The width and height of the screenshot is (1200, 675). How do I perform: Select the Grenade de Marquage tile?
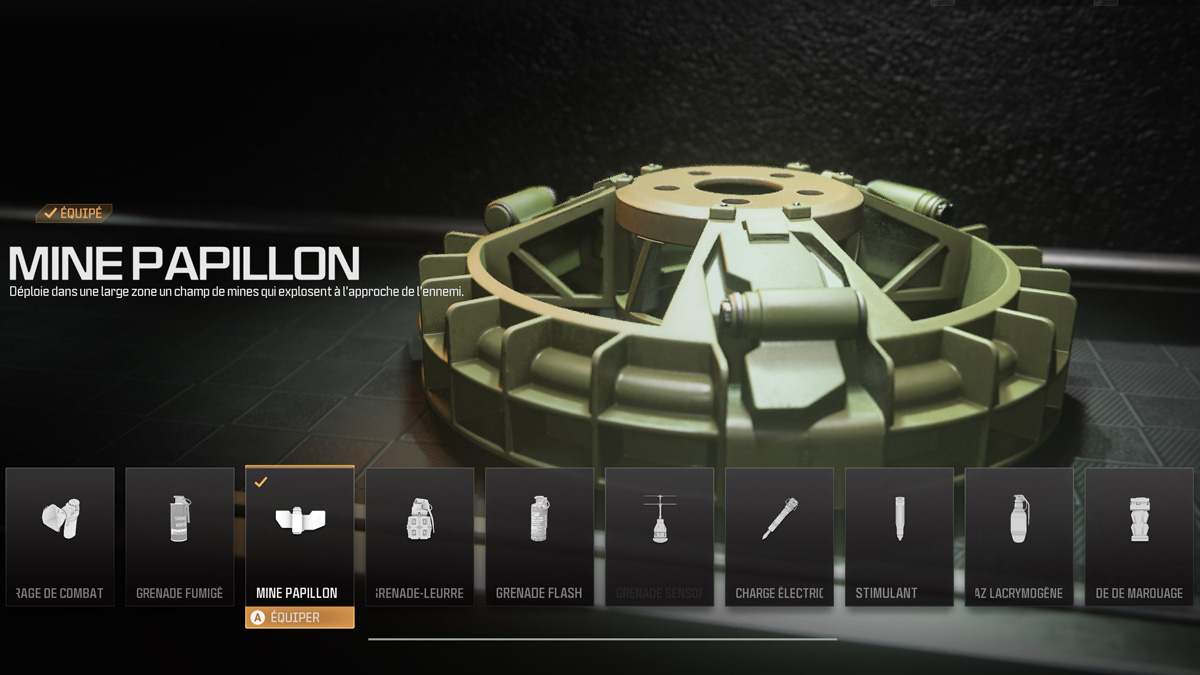coord(1139,537)
